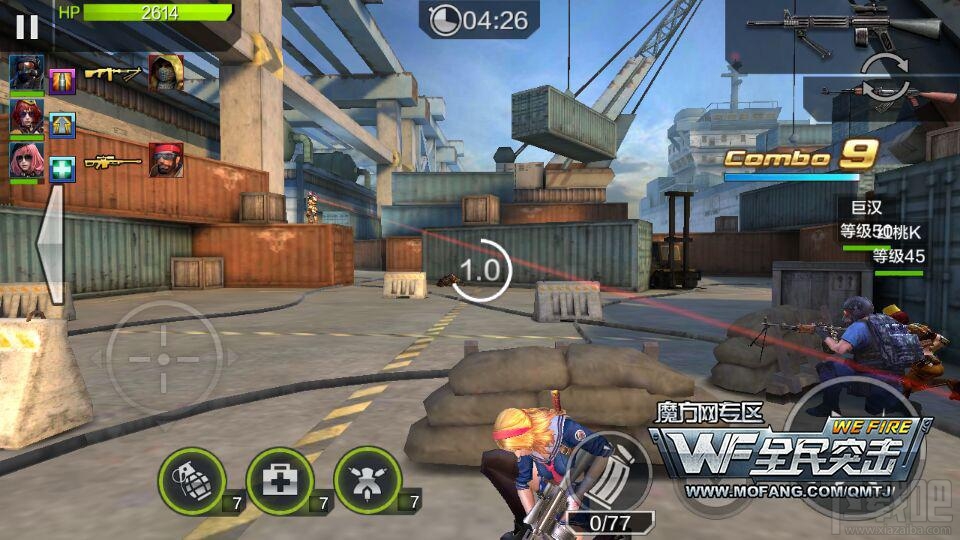Tap the hooded masked enemy portrait
Screen dimensions: 960x540
(166, 73)
